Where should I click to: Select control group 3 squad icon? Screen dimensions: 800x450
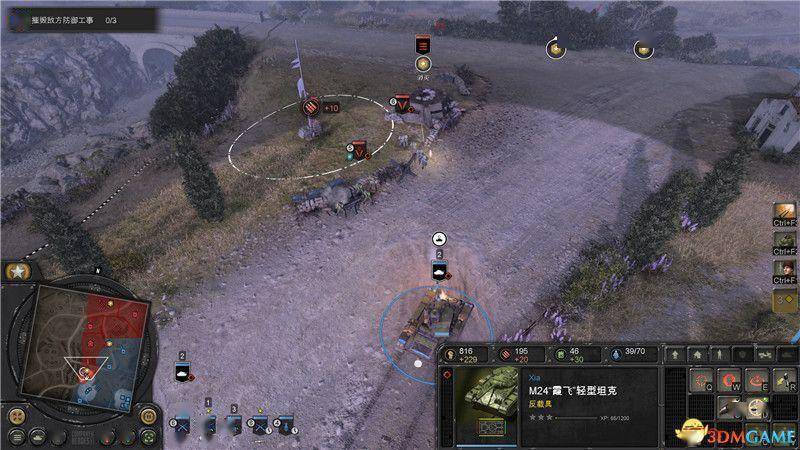235,424
